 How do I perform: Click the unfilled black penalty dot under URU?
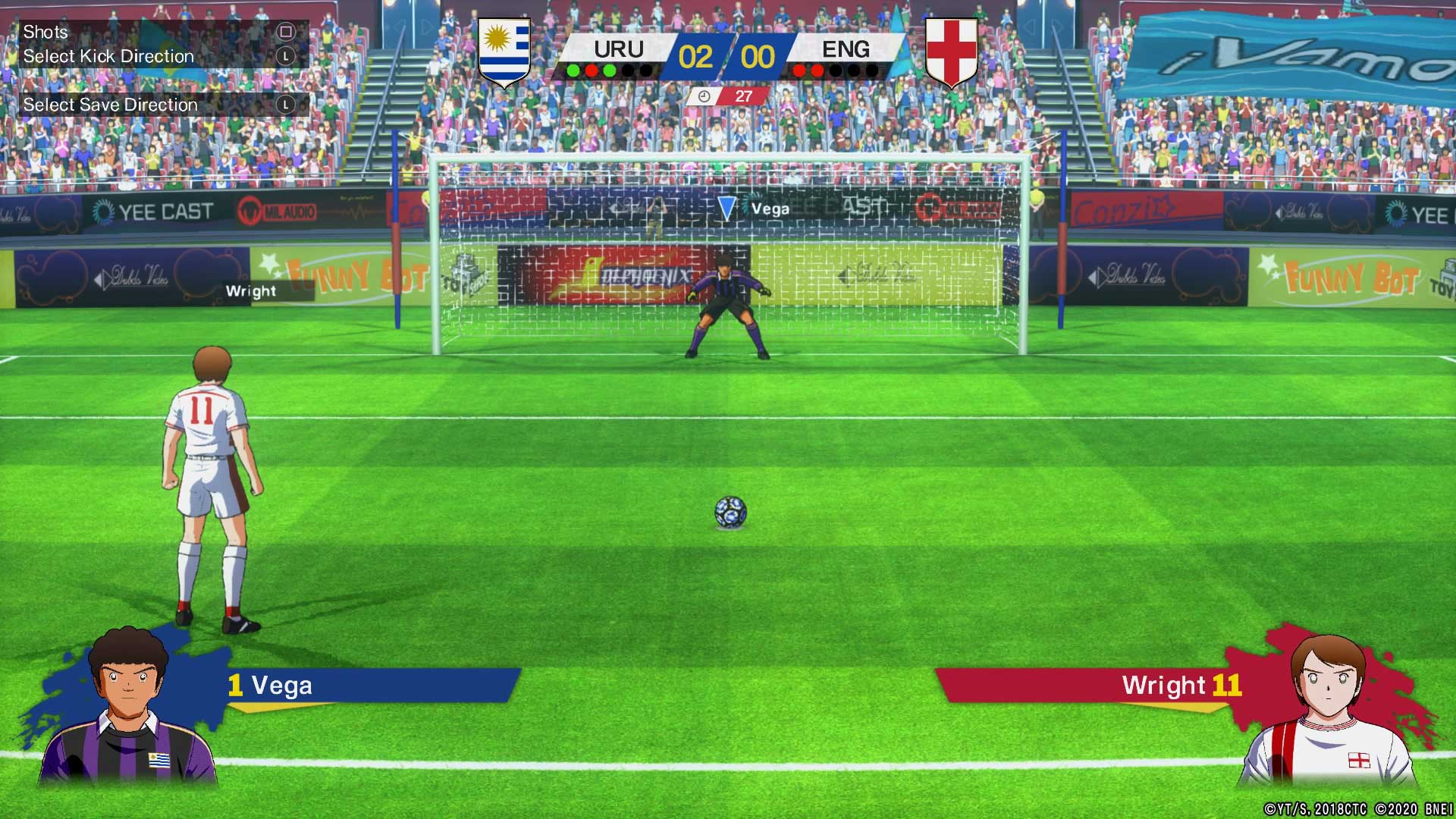click(x=629, y=71)
